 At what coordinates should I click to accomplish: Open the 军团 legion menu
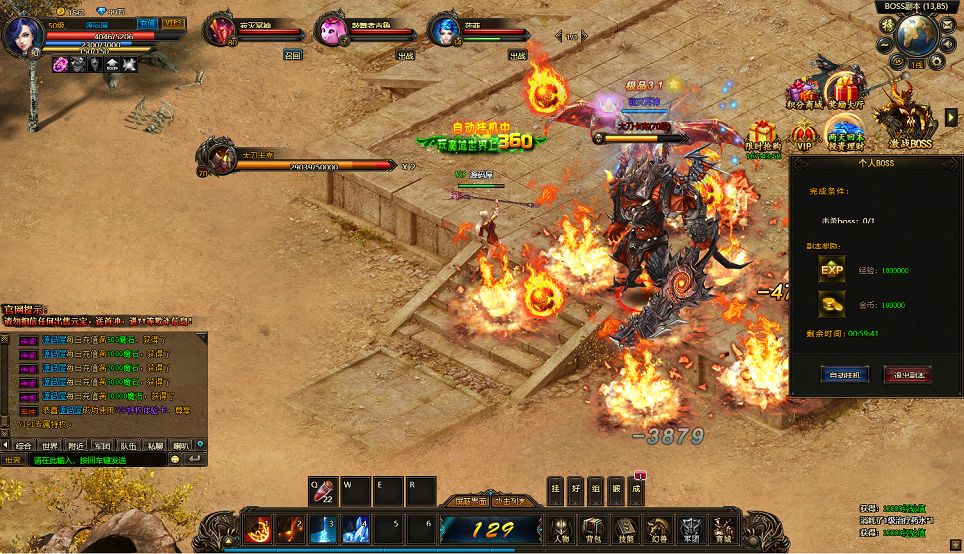click(x=689, y=527)
